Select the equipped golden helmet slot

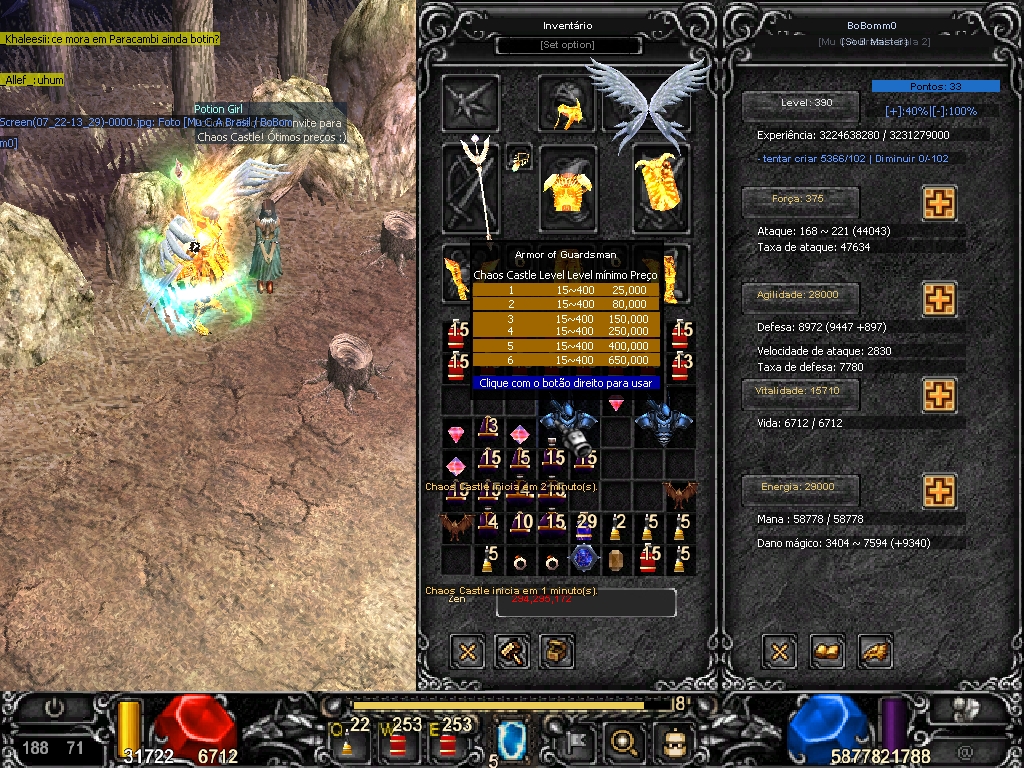[567, 104]
